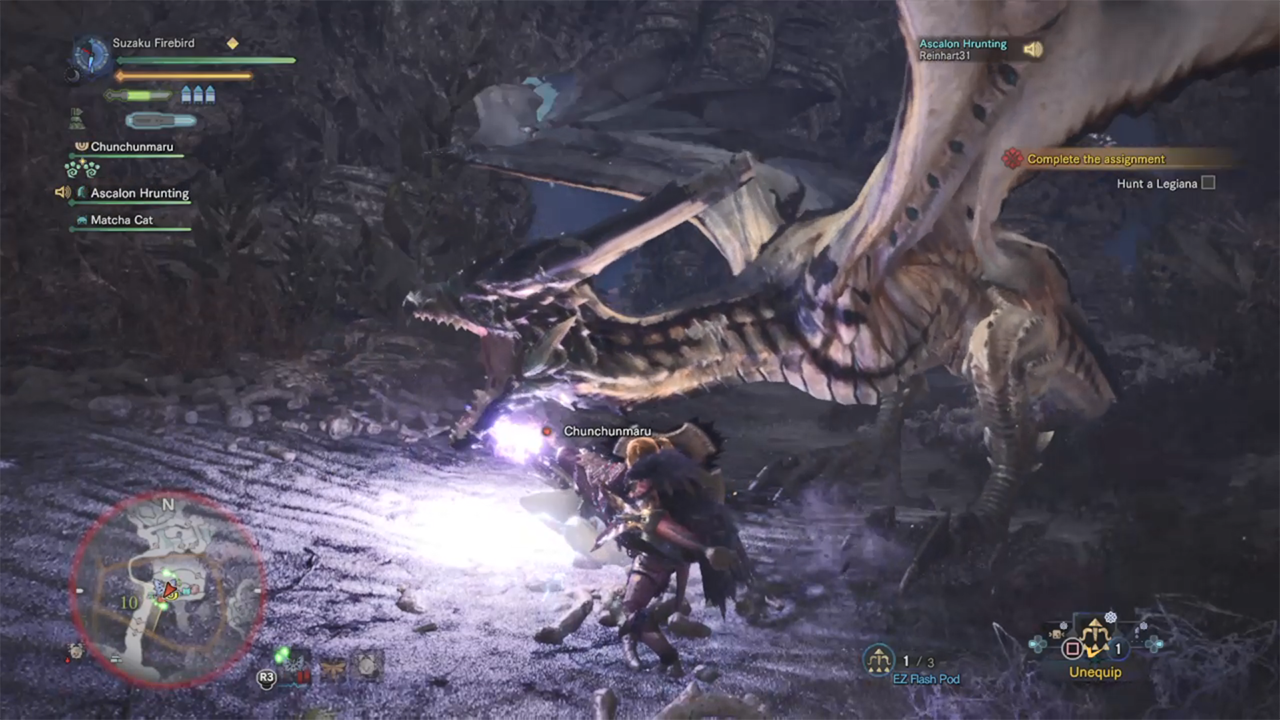Select Ascalon Hrunting in the party list
The image size is (1280, 720).
click(139, 193)
